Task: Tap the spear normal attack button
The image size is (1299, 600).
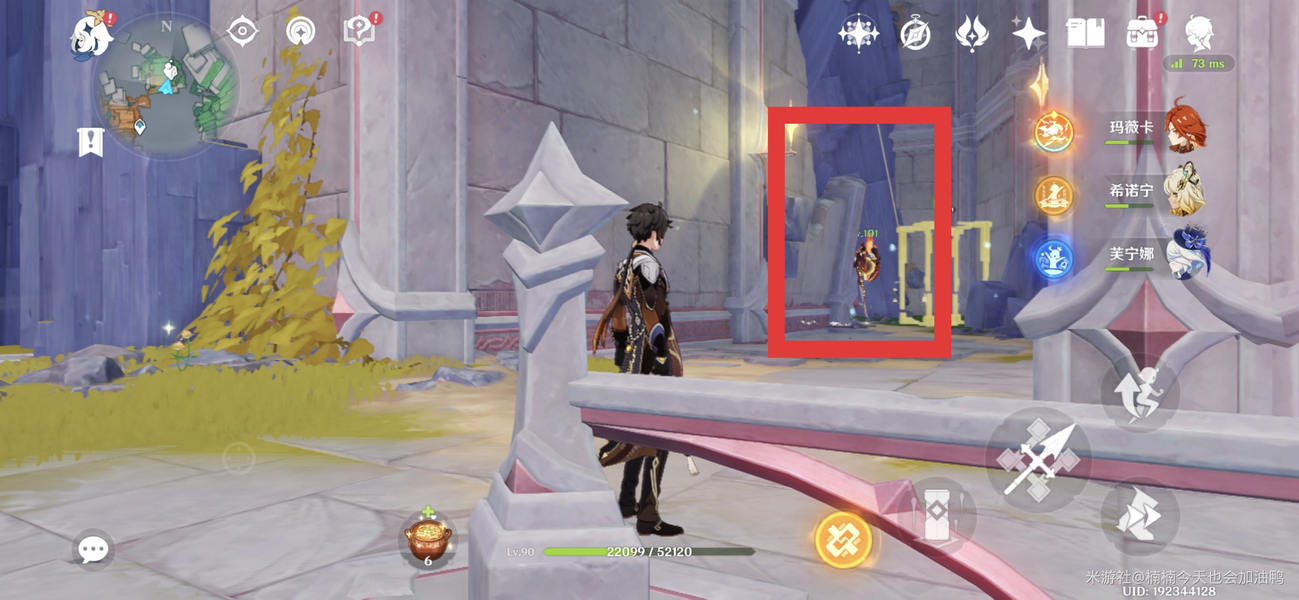Action: click(x=1039, y=460)
